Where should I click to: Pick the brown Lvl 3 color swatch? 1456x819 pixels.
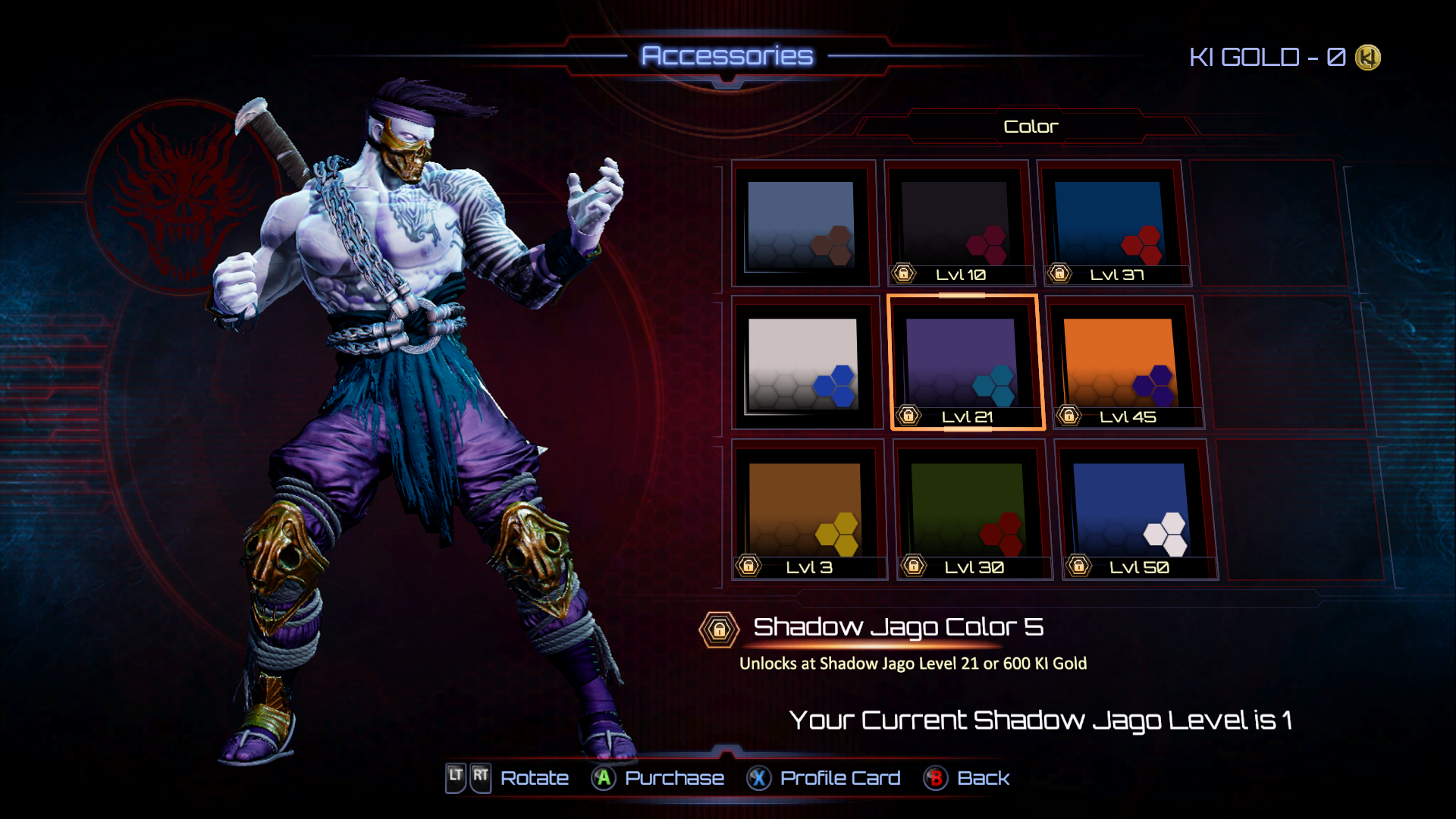pyautogui.click(x=805, y=510)
